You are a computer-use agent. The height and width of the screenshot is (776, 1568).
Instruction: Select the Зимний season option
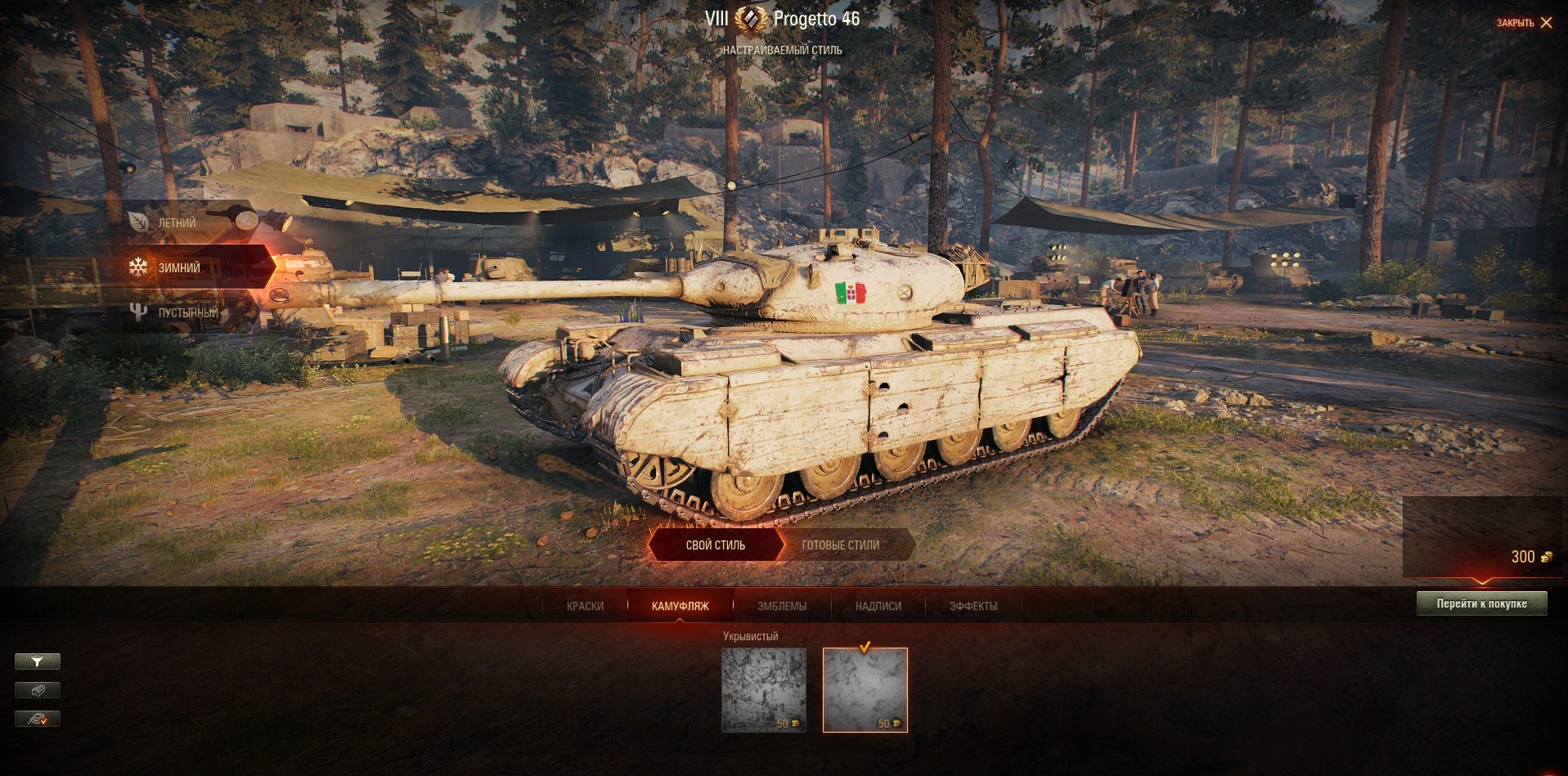click(179, 267)
